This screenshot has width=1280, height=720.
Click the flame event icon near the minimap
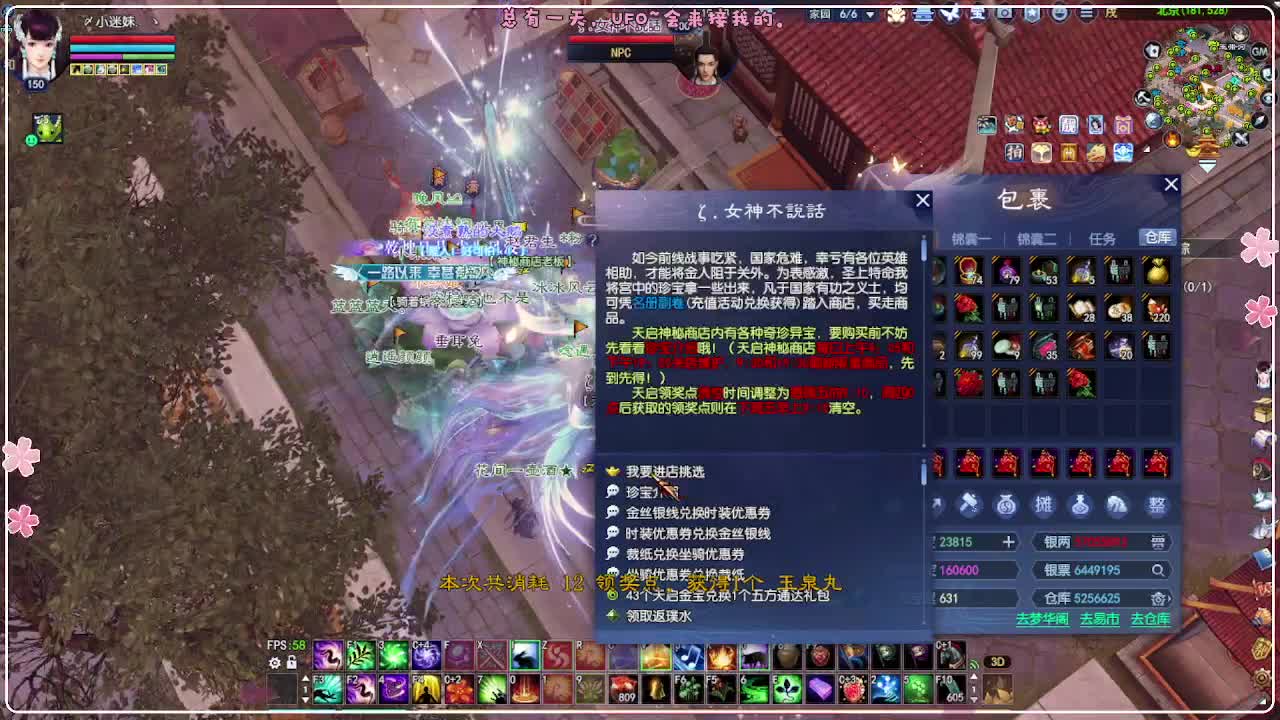(x=1172, y=139)
